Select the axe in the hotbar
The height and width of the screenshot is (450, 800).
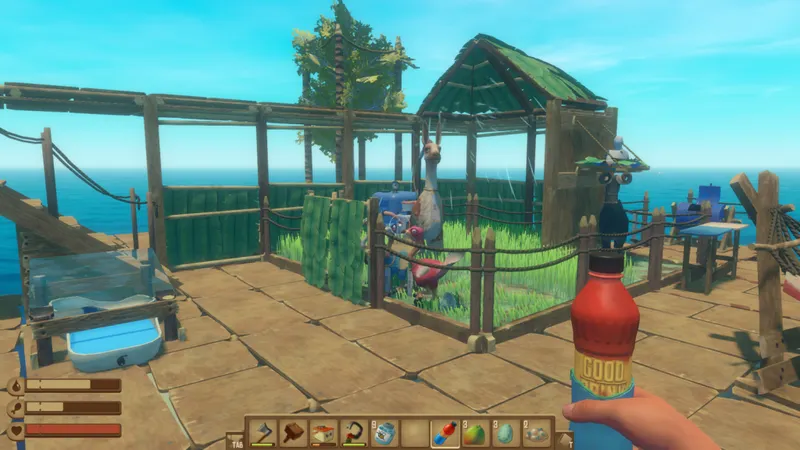262,433
